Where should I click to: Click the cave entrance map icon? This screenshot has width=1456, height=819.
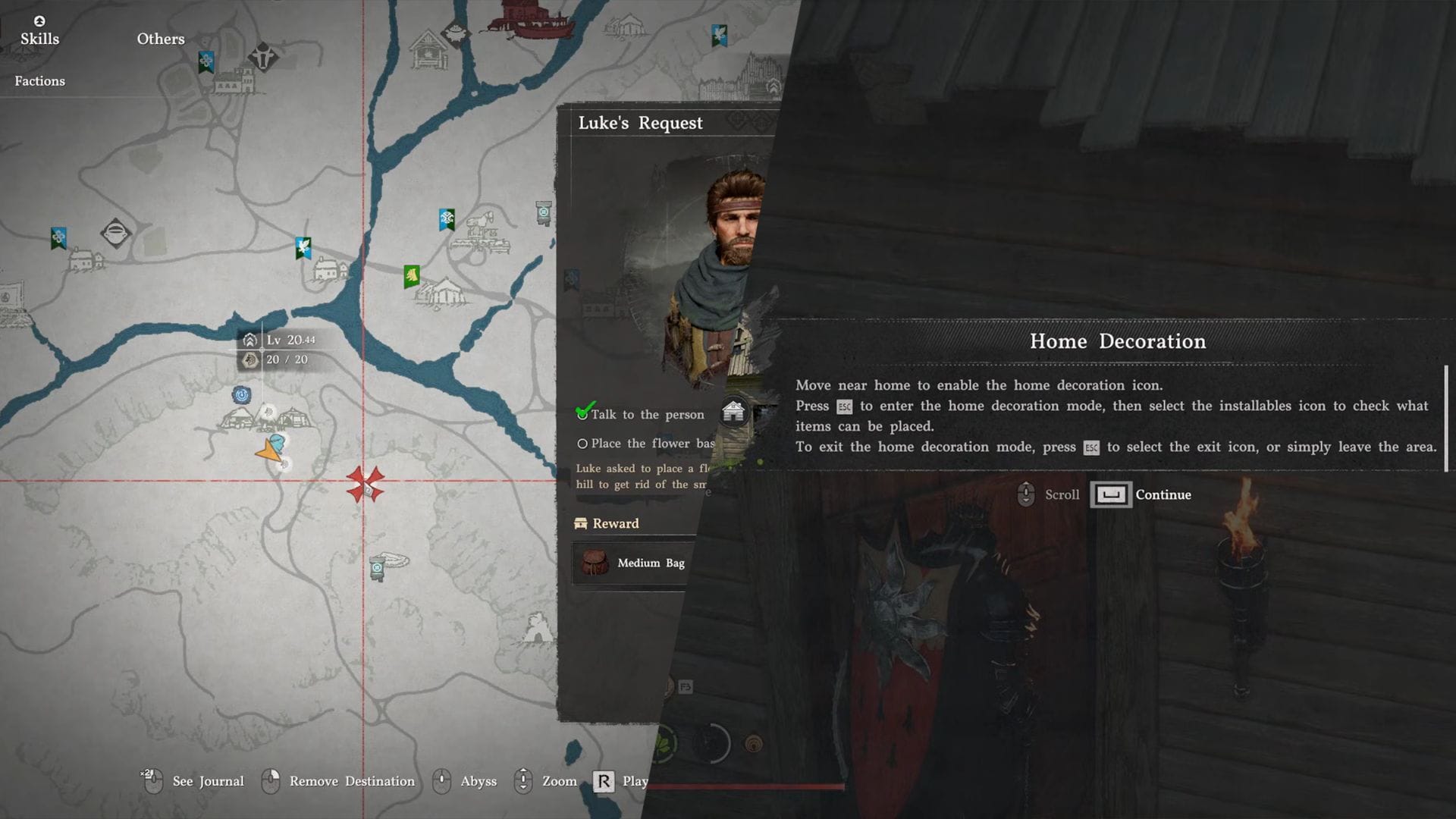pyautogui.click(x=538, y=628)
